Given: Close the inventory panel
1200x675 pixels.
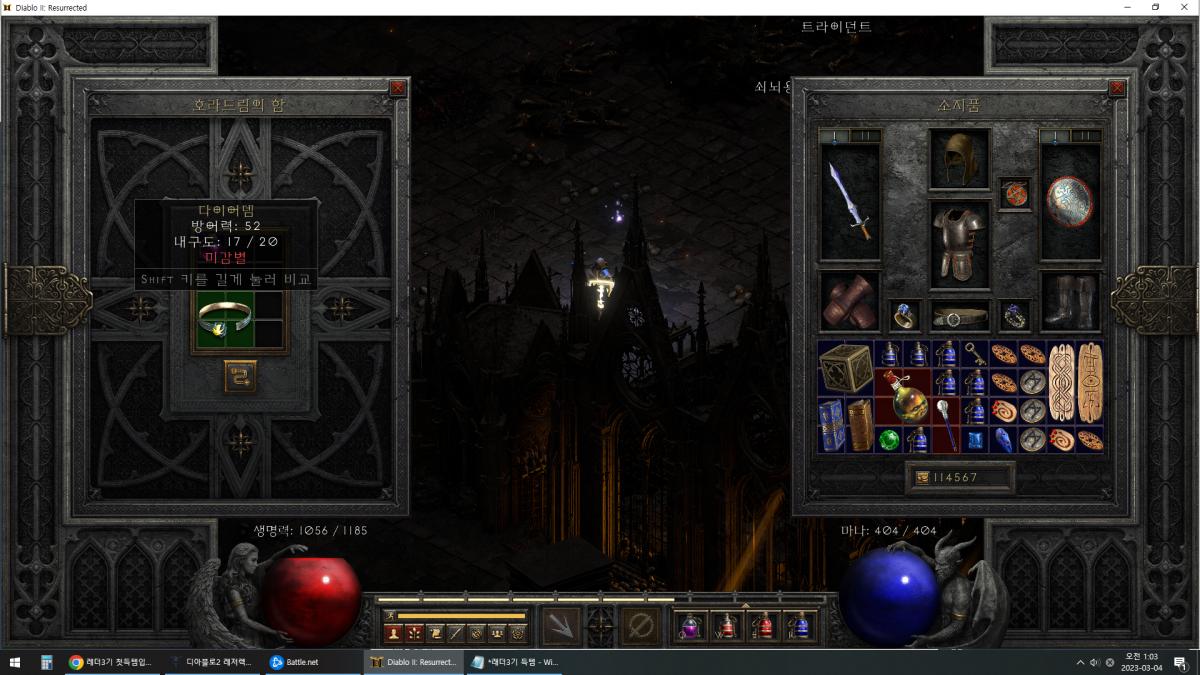Looking at the screenshot, I should (x=1117, y=88).
